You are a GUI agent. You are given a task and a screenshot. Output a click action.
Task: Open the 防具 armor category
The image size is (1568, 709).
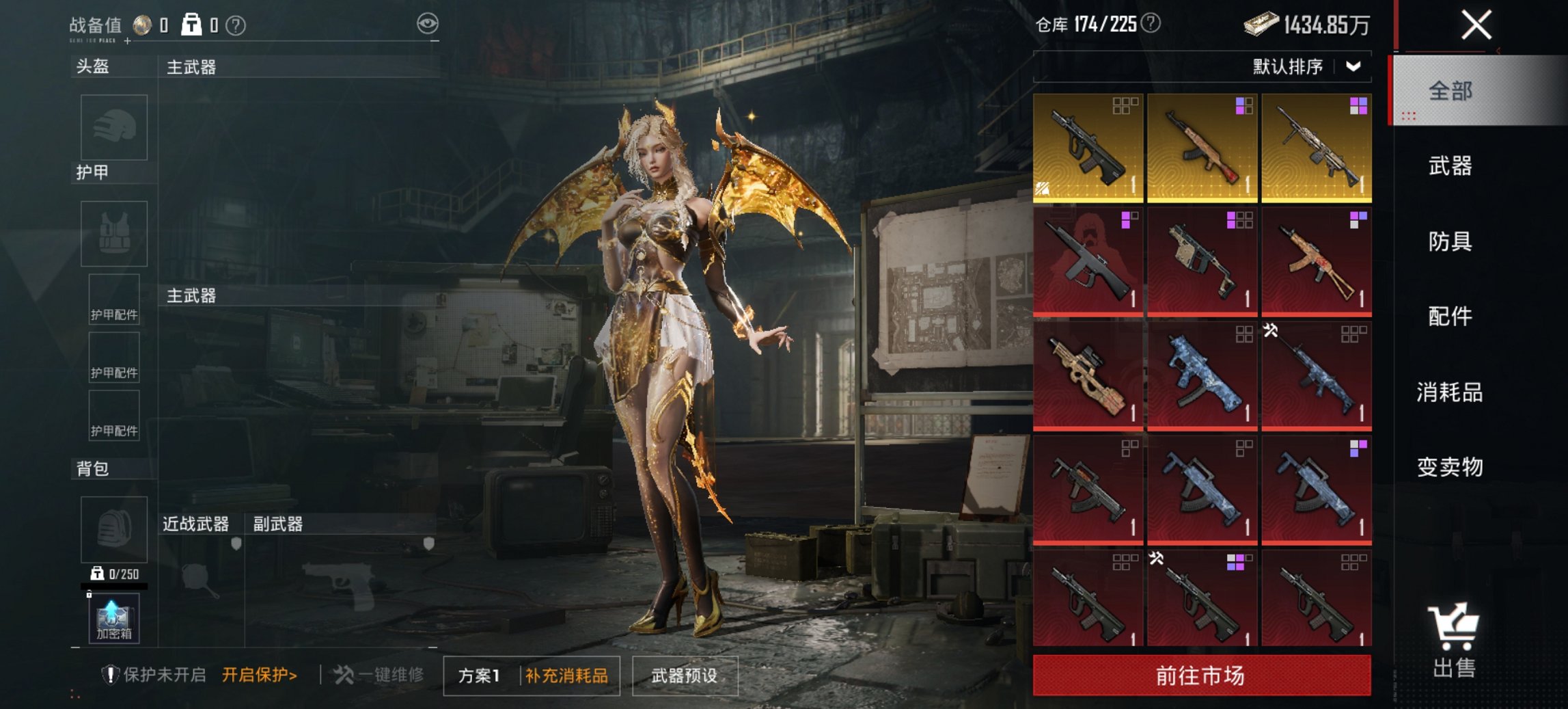coord(1450,241)
